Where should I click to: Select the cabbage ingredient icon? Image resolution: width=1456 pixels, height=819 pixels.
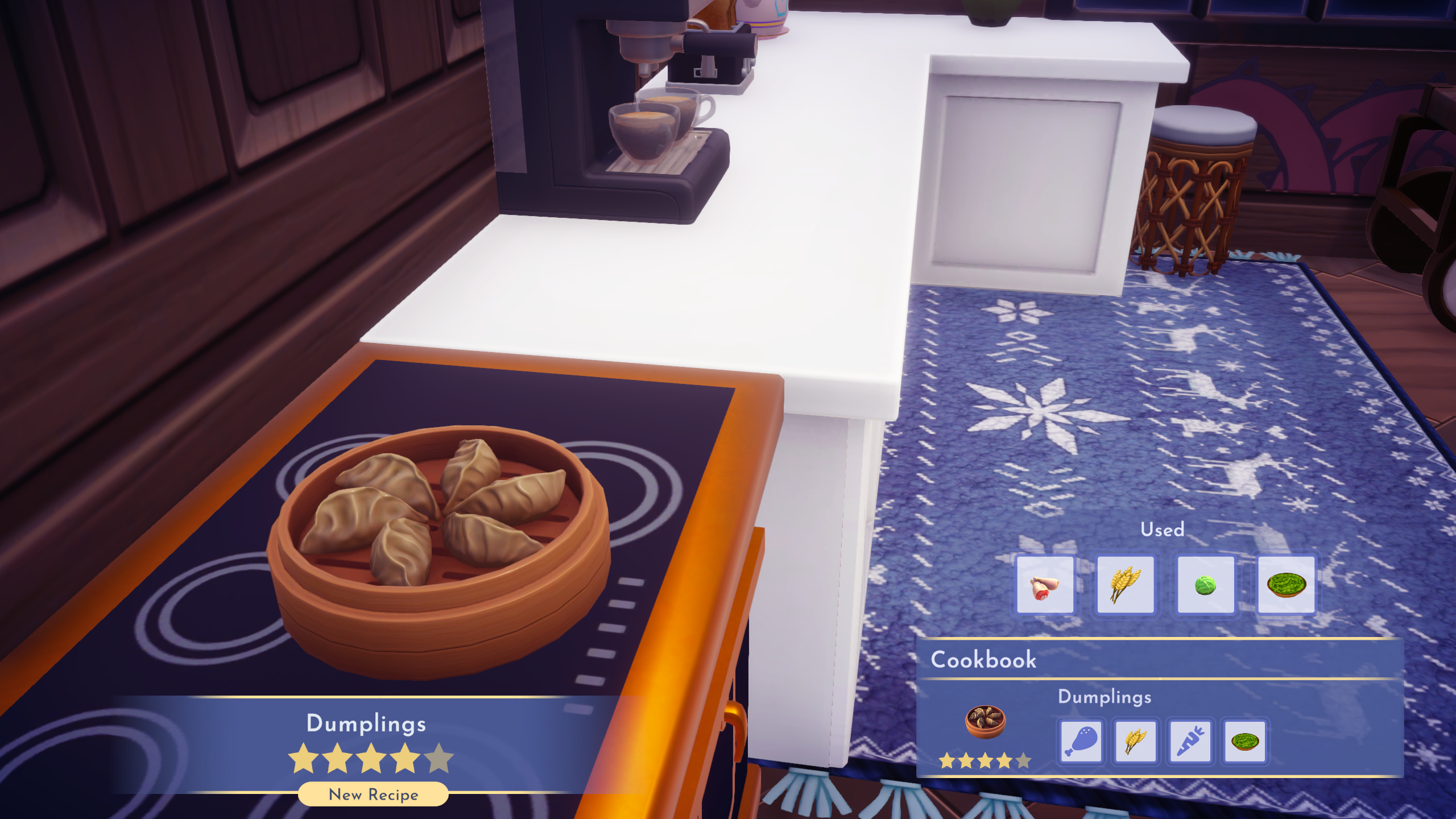pyautogui.click(x=1205, y=584)
